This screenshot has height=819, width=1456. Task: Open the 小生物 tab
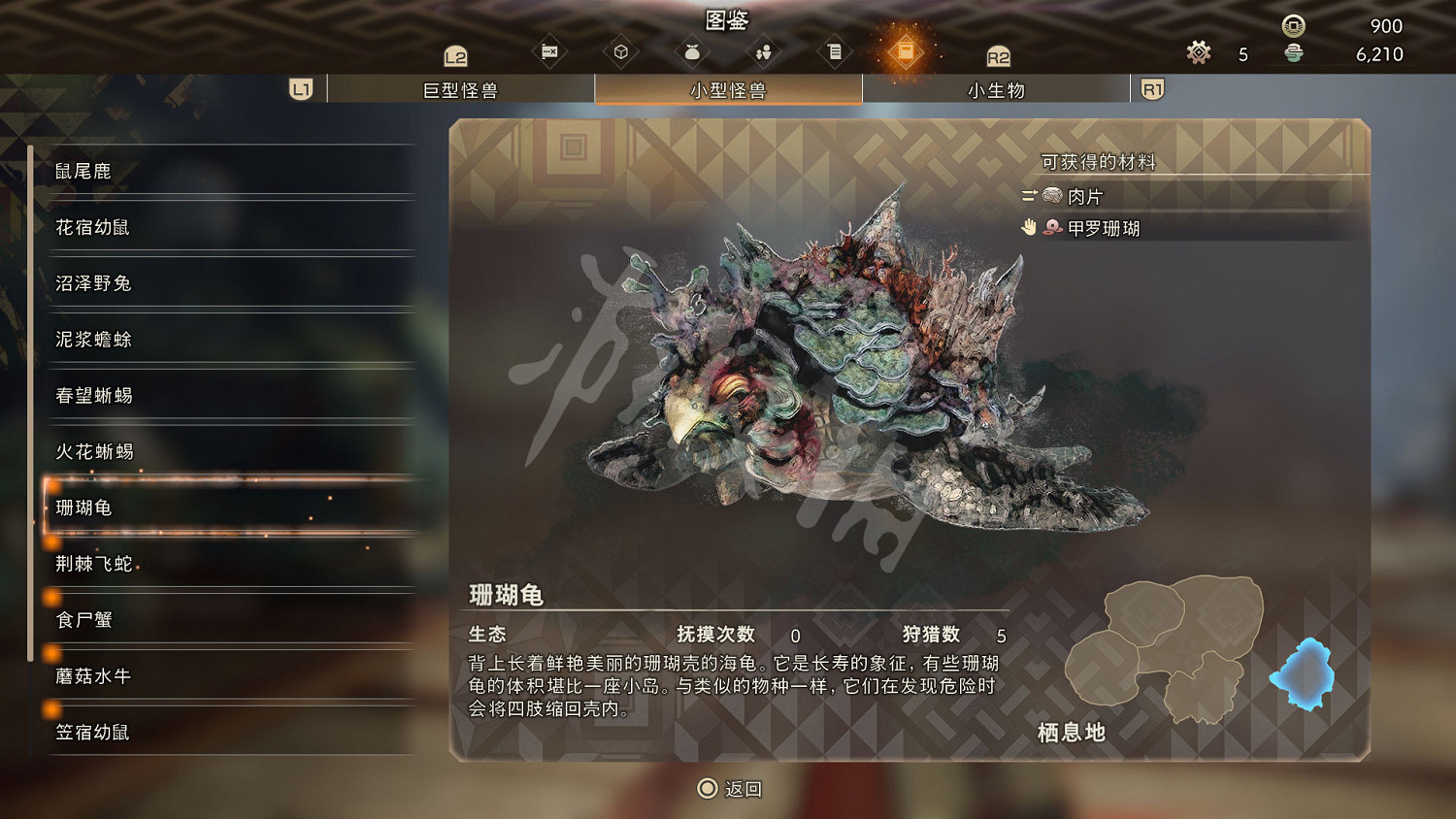992,88
